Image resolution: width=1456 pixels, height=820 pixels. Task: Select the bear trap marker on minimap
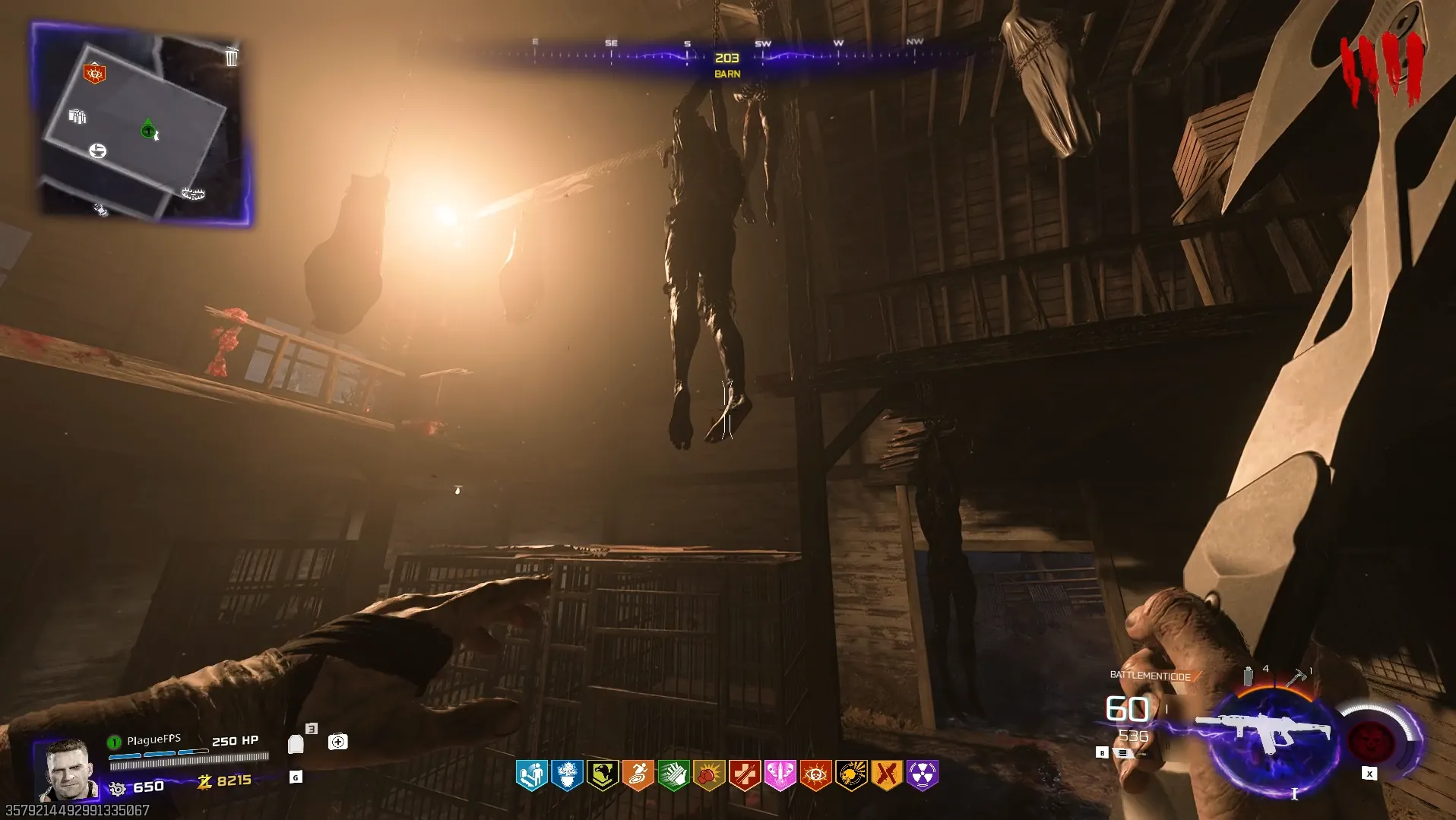[193, 194]
